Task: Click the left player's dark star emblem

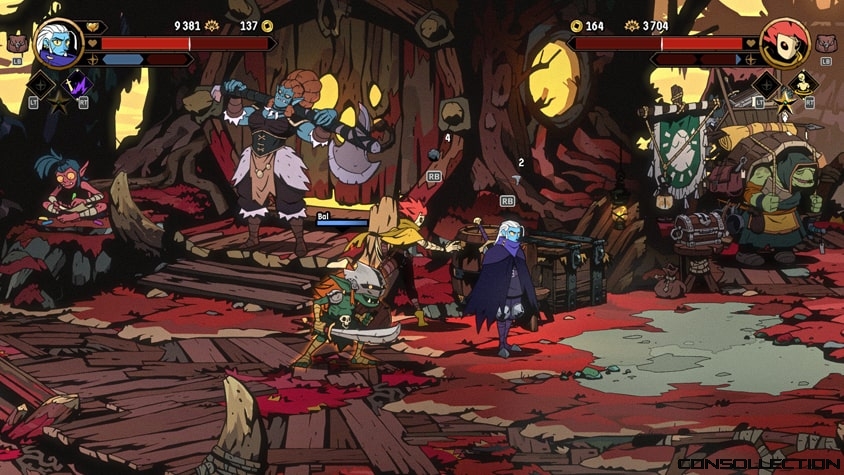Action: tap(58, 101)
